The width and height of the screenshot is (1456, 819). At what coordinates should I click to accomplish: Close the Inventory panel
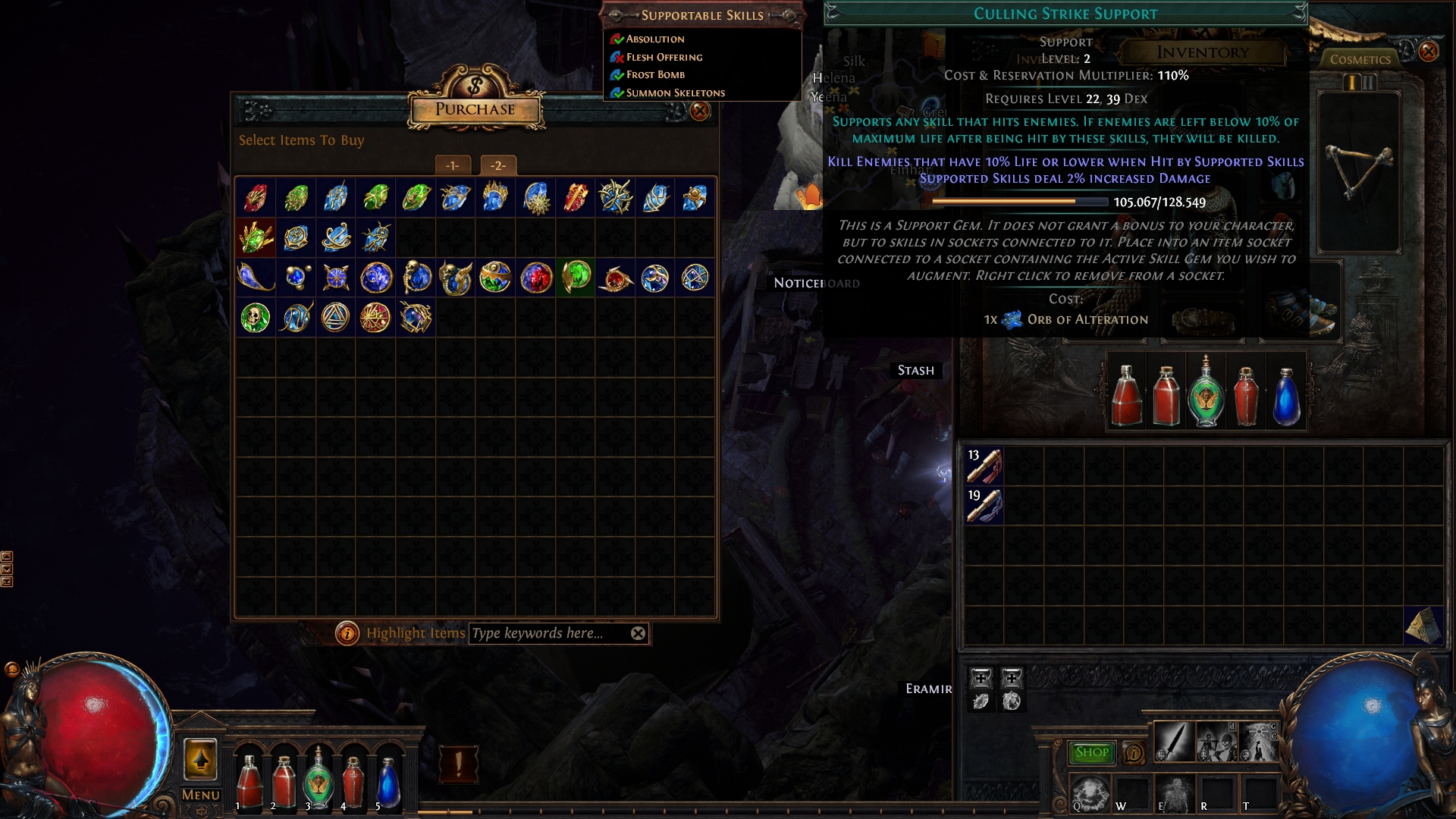tap(1428, 52)
